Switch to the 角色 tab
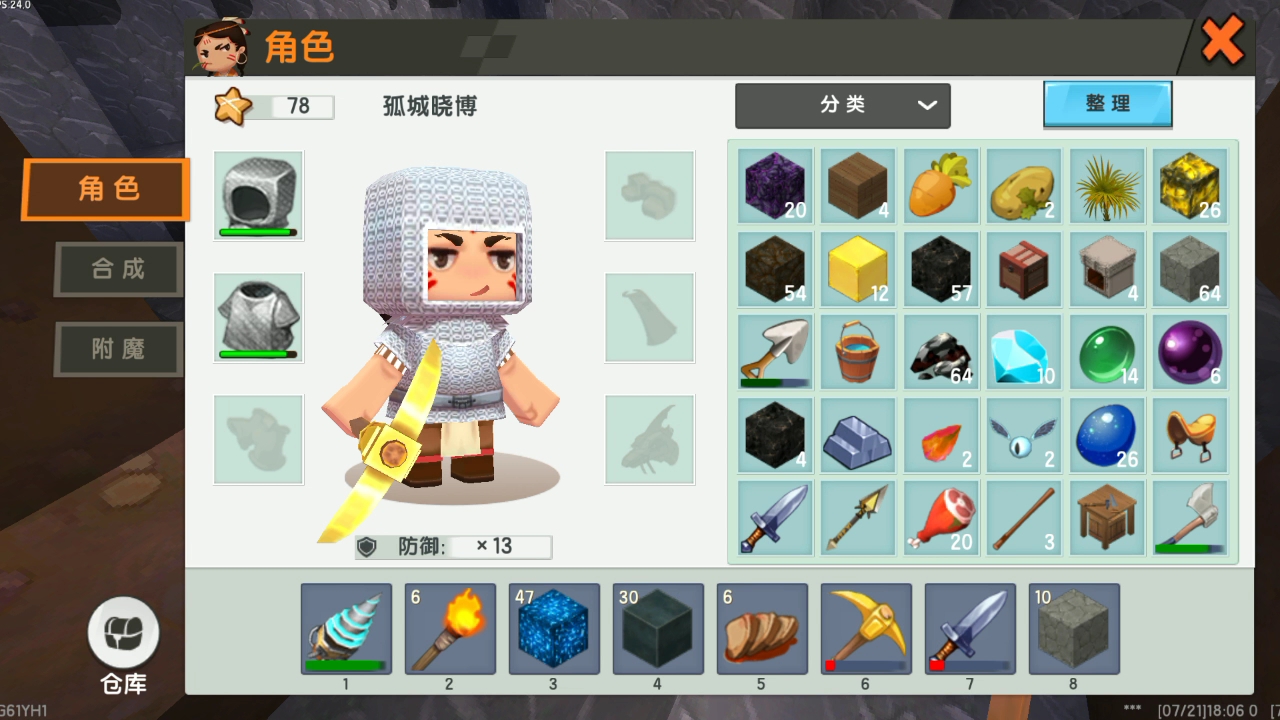Screen dimensions: 1280x720 point(103,189)
